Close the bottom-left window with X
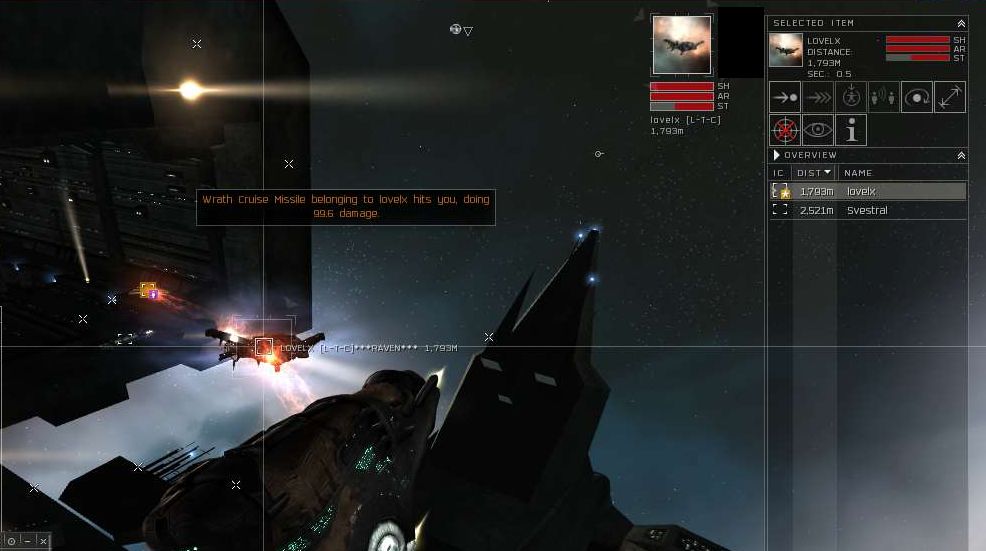Viewport: 986px width, 551px height. pyautogui.click(x=43, y=541)
